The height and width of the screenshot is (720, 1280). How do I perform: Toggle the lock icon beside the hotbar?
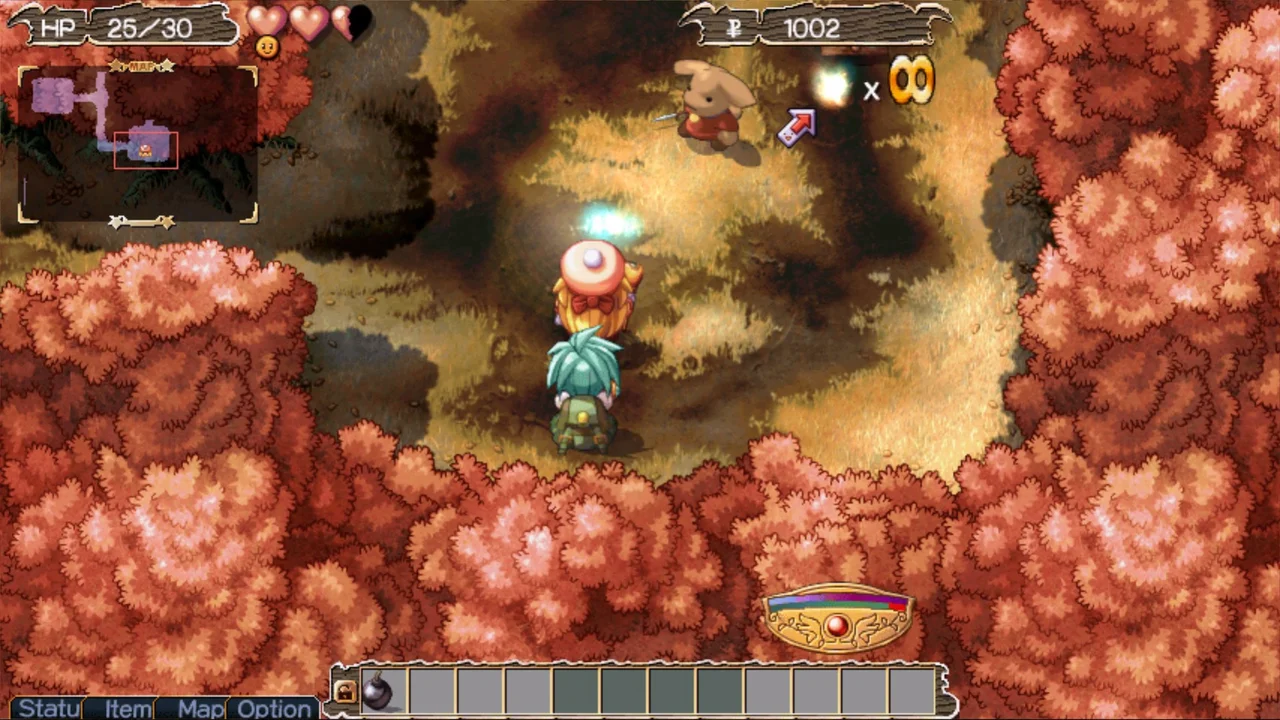coord(344,690)
